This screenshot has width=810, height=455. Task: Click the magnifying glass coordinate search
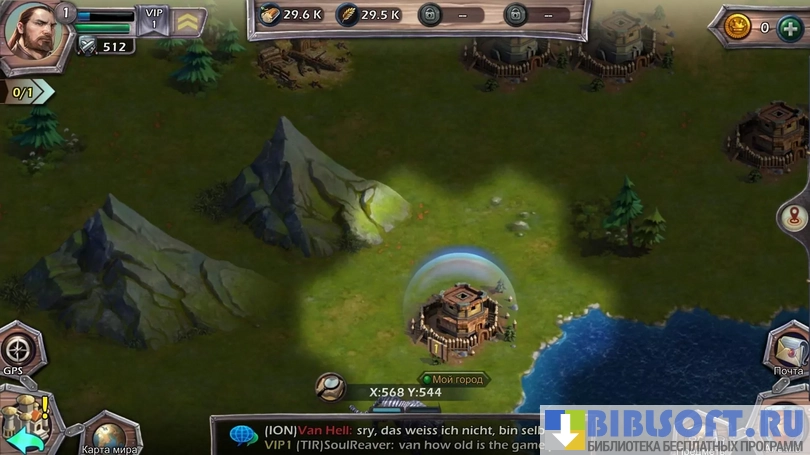(x=328, y=385)
